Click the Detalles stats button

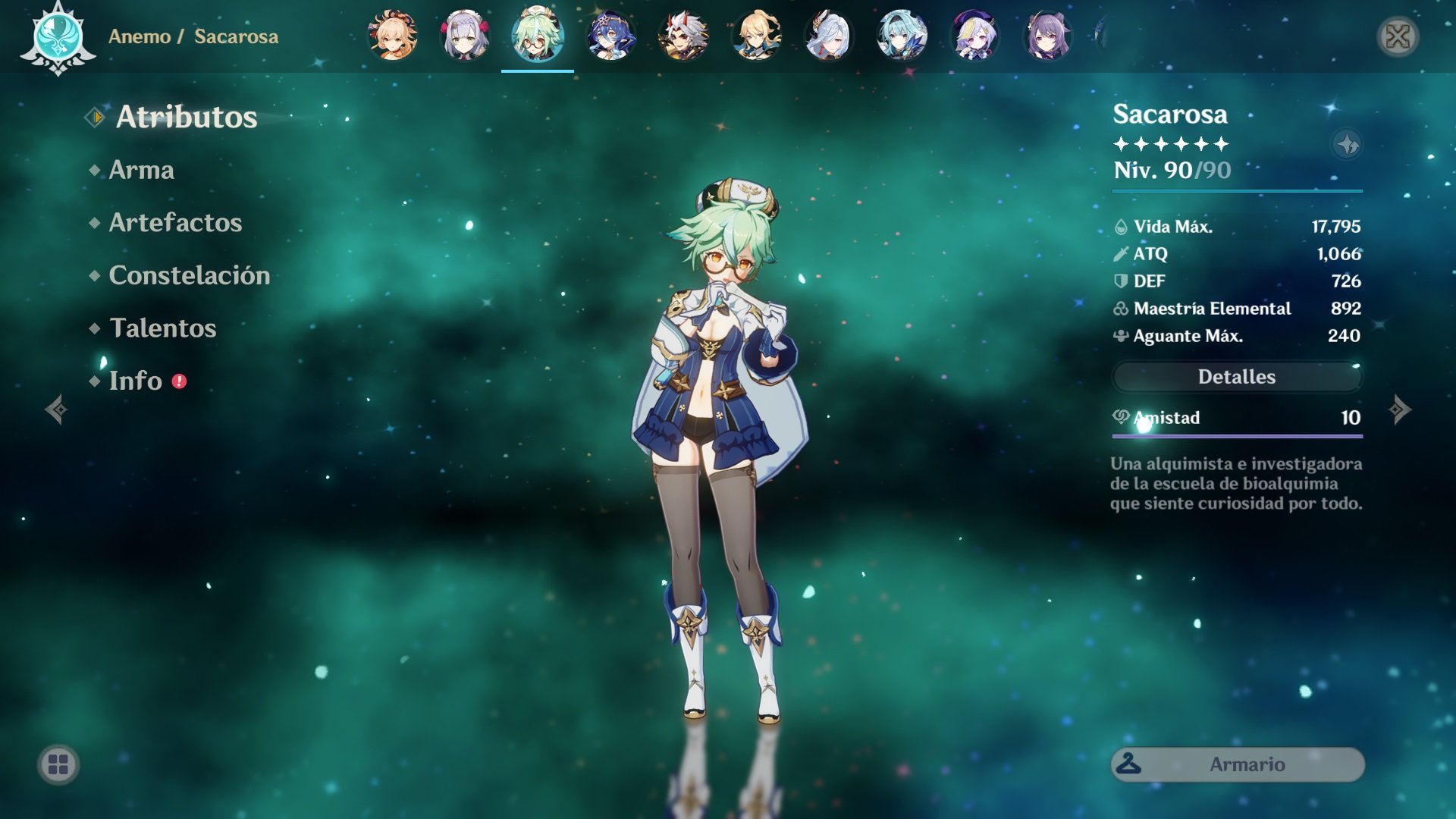1237,377
